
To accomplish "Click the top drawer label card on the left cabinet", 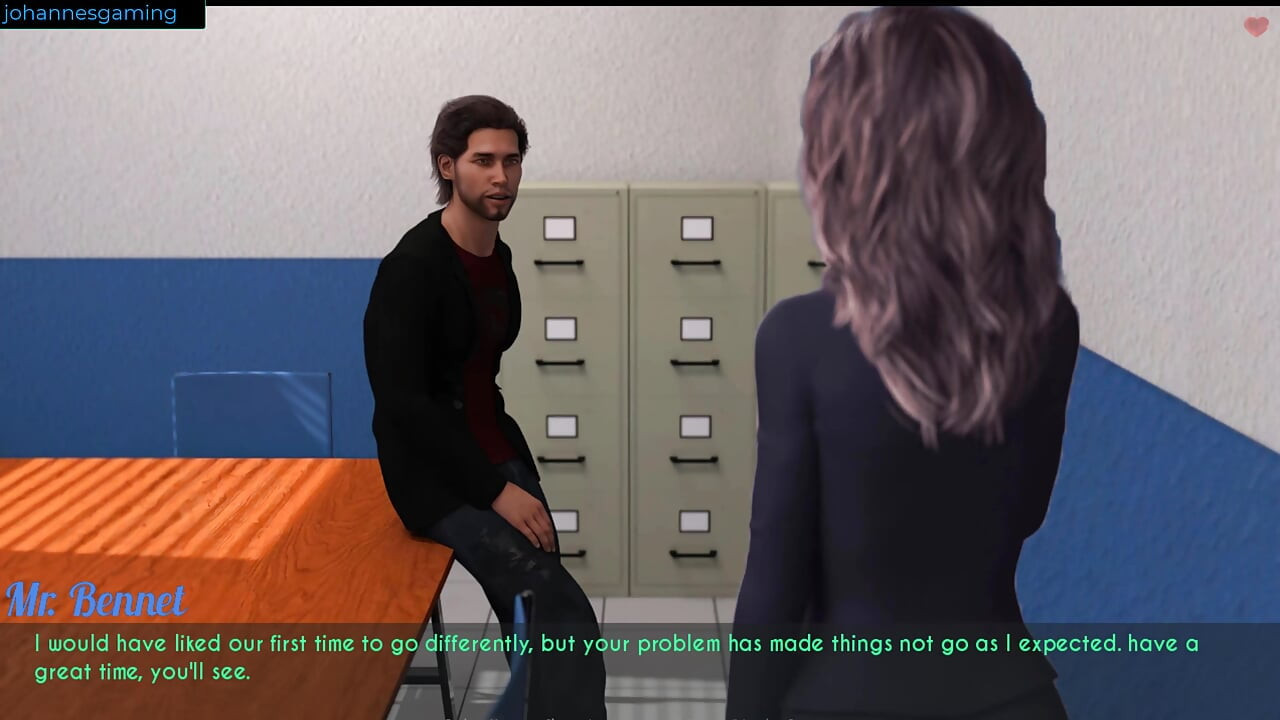I will pyautogui.click(x=558, y=228).
